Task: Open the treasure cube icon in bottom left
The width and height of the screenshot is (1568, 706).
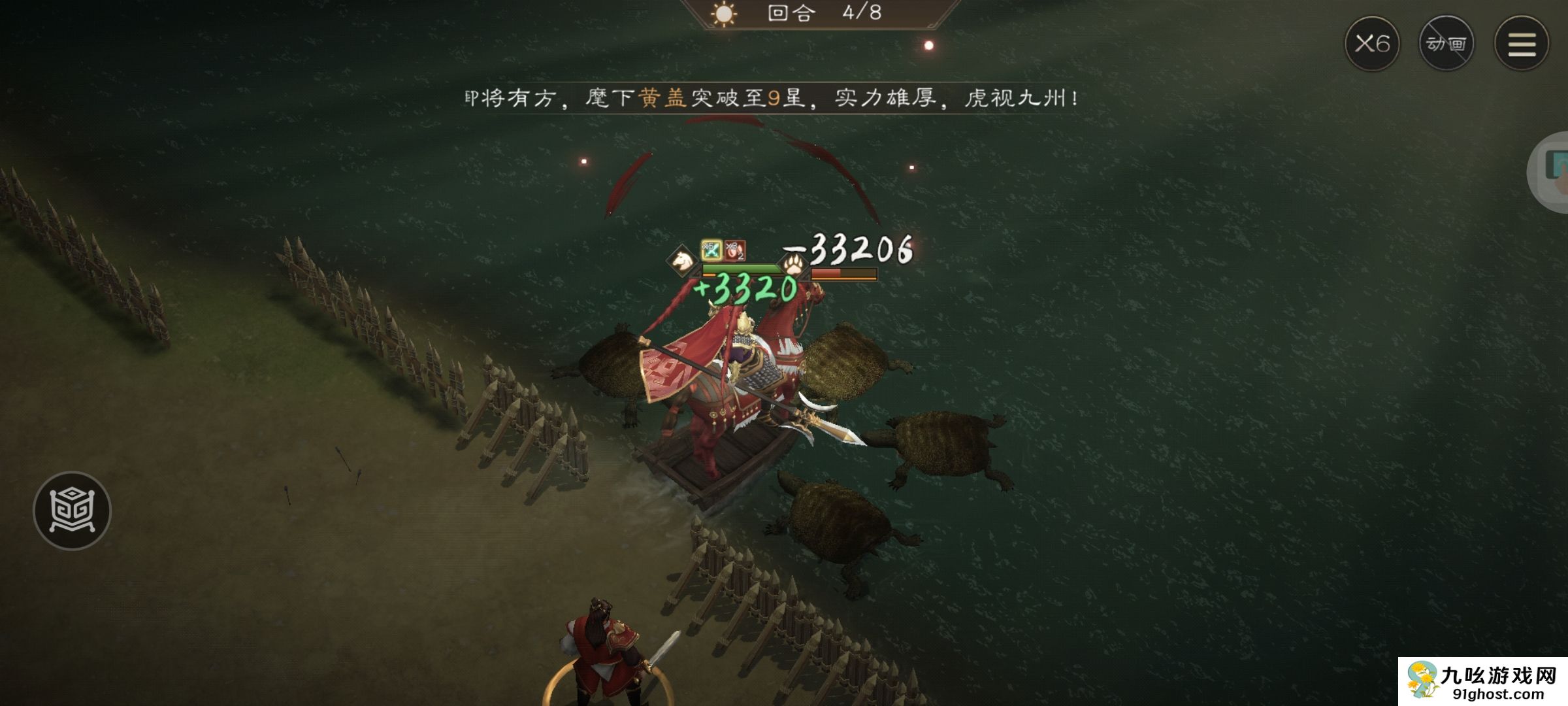Action: click(x=74, y=511)
